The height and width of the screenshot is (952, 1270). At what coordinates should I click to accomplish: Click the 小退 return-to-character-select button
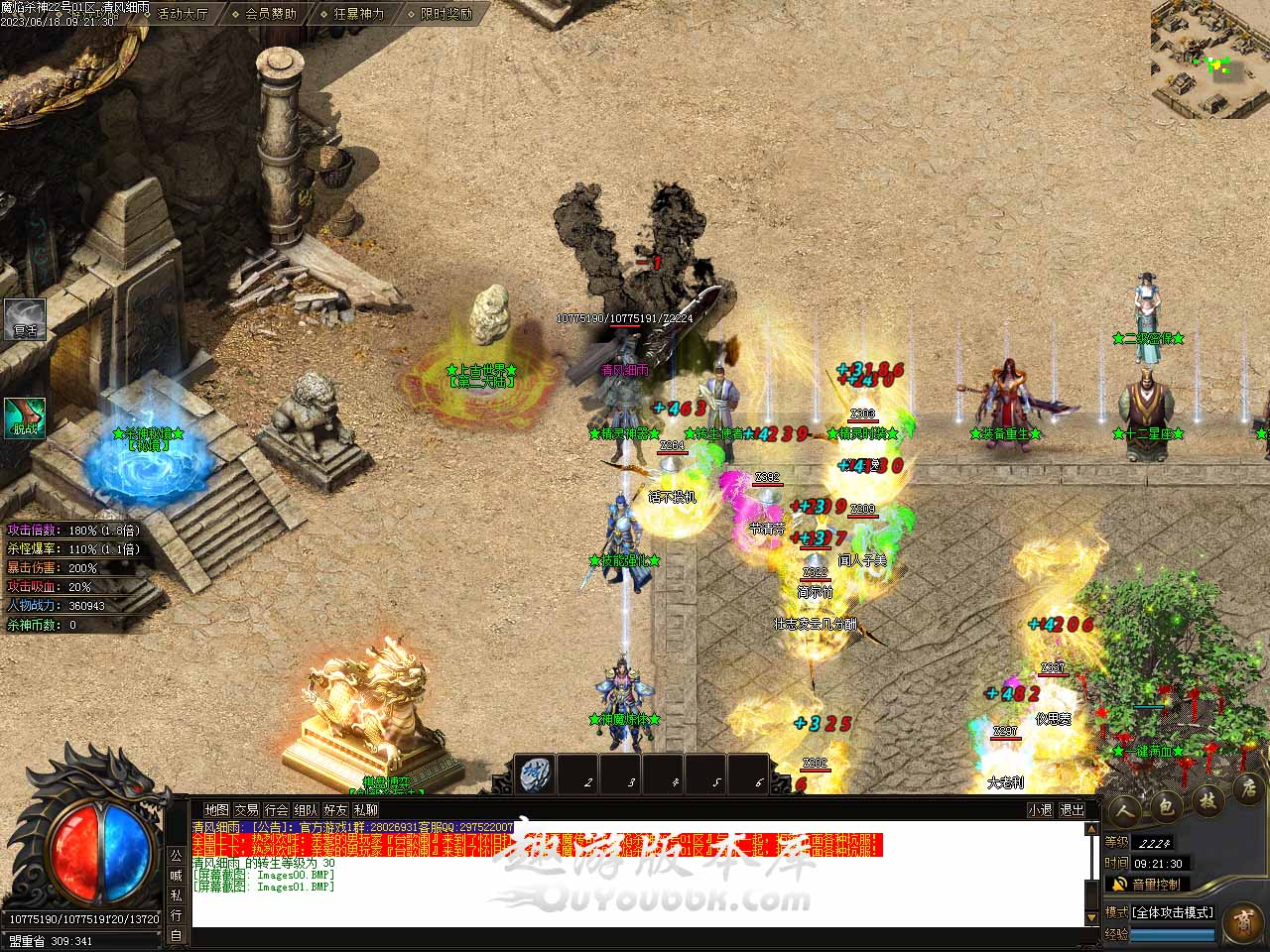tap(1040, 810)
